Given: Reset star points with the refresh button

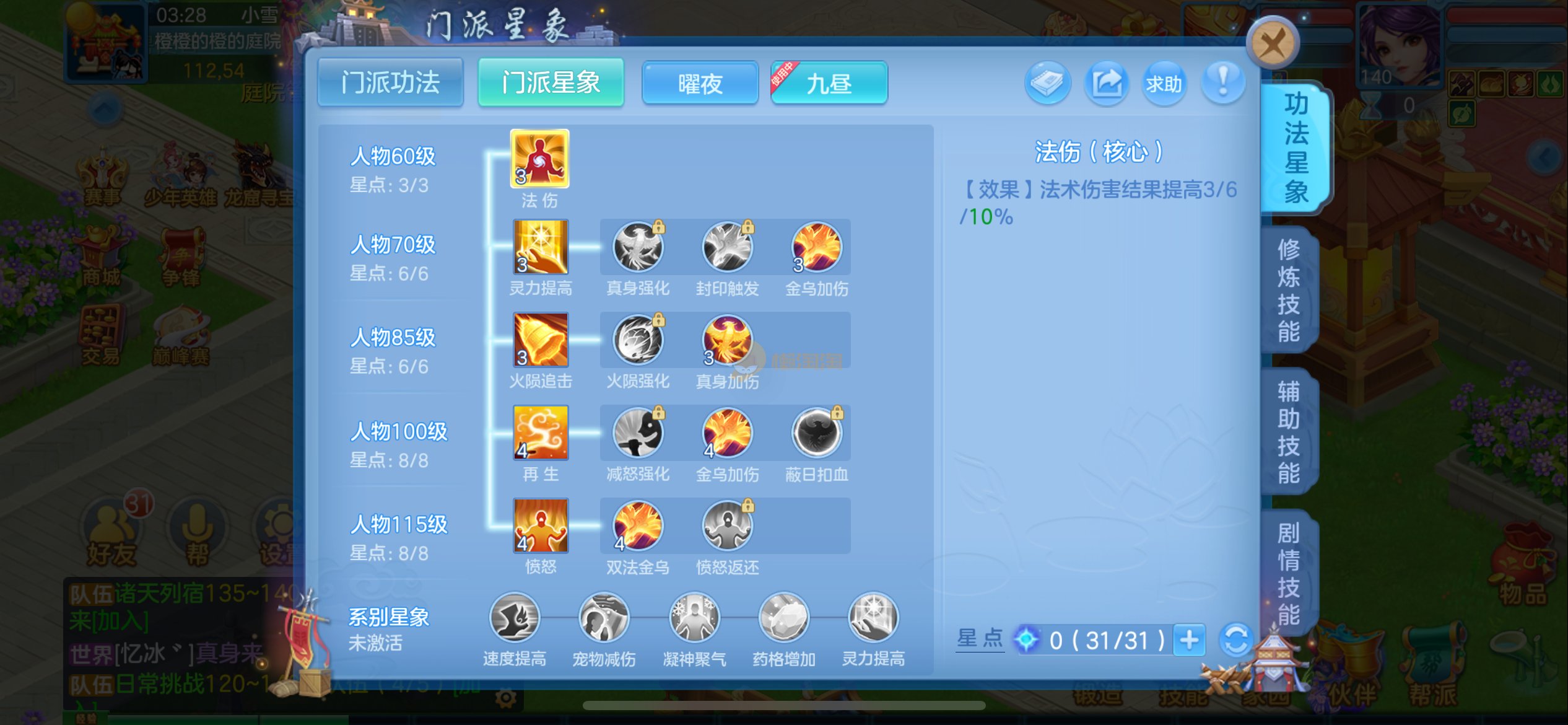Looking at the screenshot, I should pos(1235,639).
